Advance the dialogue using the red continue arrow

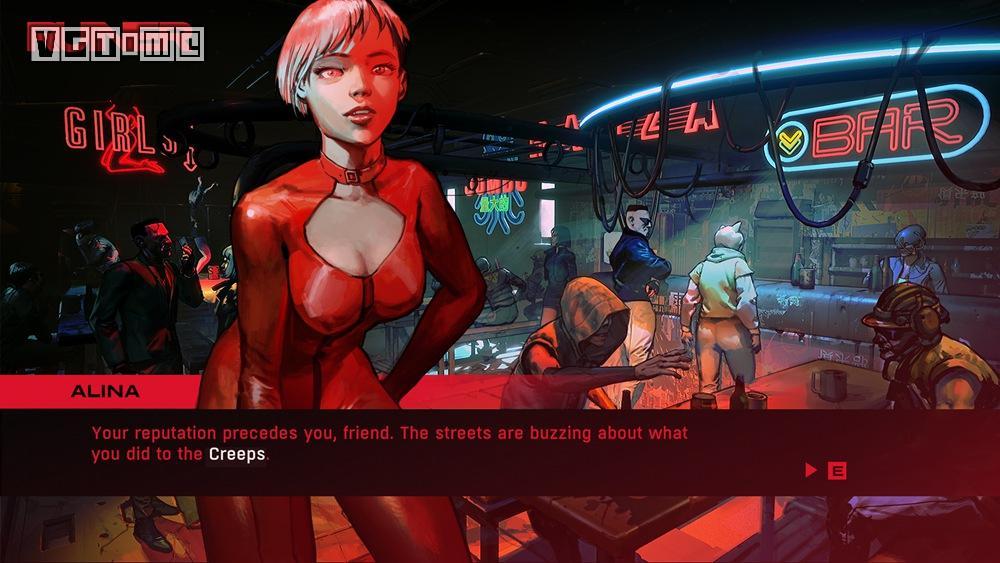[811, 470]
